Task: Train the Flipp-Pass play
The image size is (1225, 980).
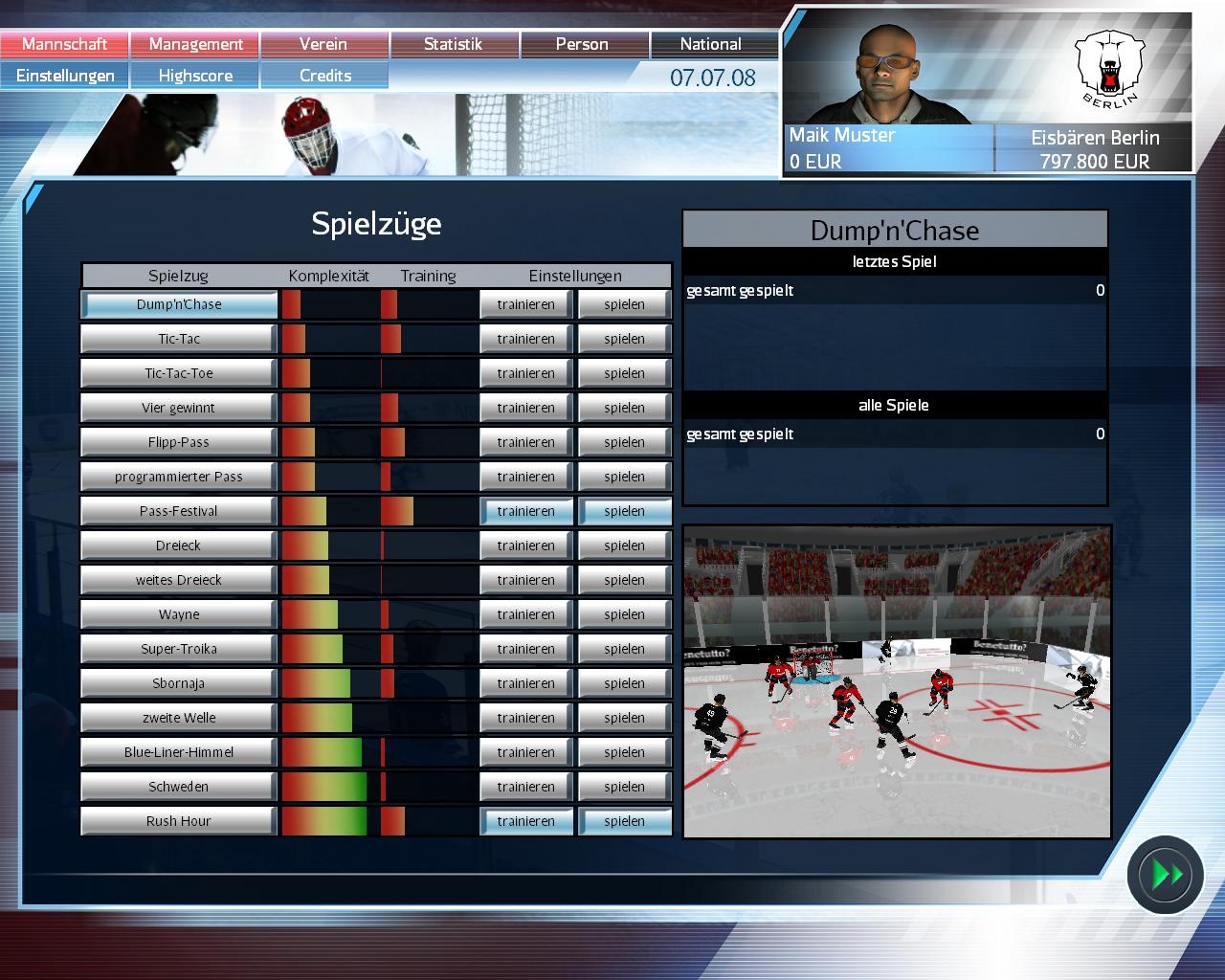Action: pos(525,442)
